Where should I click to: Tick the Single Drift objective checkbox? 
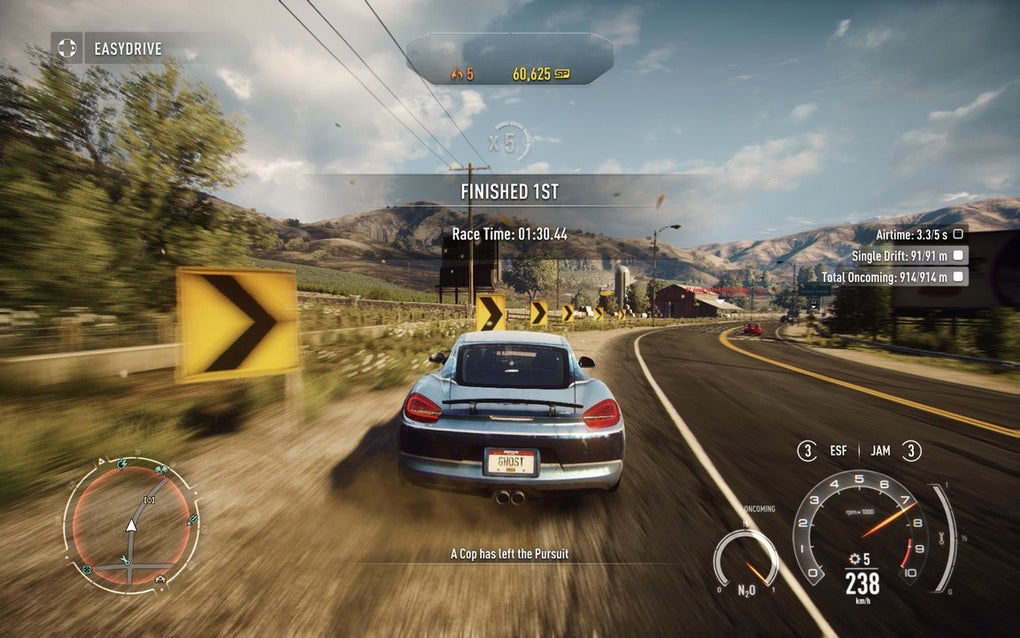pos(958,255)
